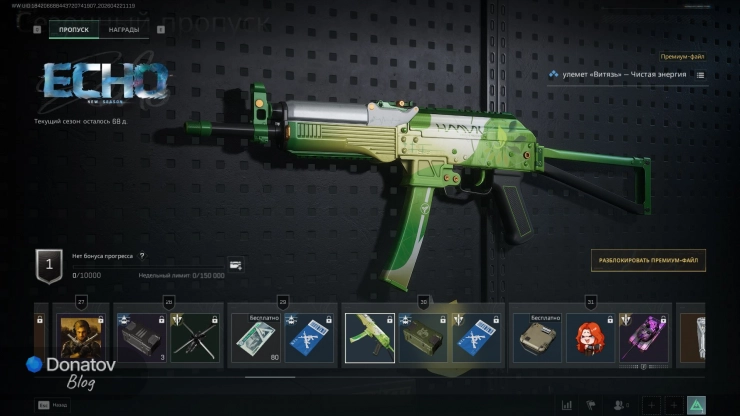Open the list icon beside weapon name
The width and height of the screenshot is (740, 416).
point(700,75)
